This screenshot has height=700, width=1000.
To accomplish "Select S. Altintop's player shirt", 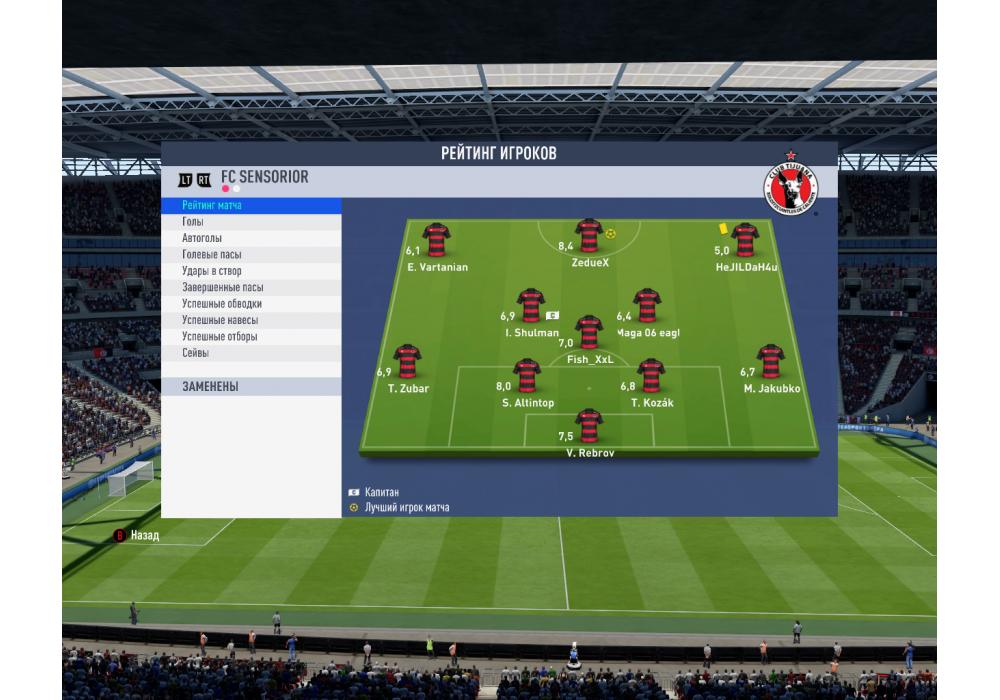I will point(527,376).
